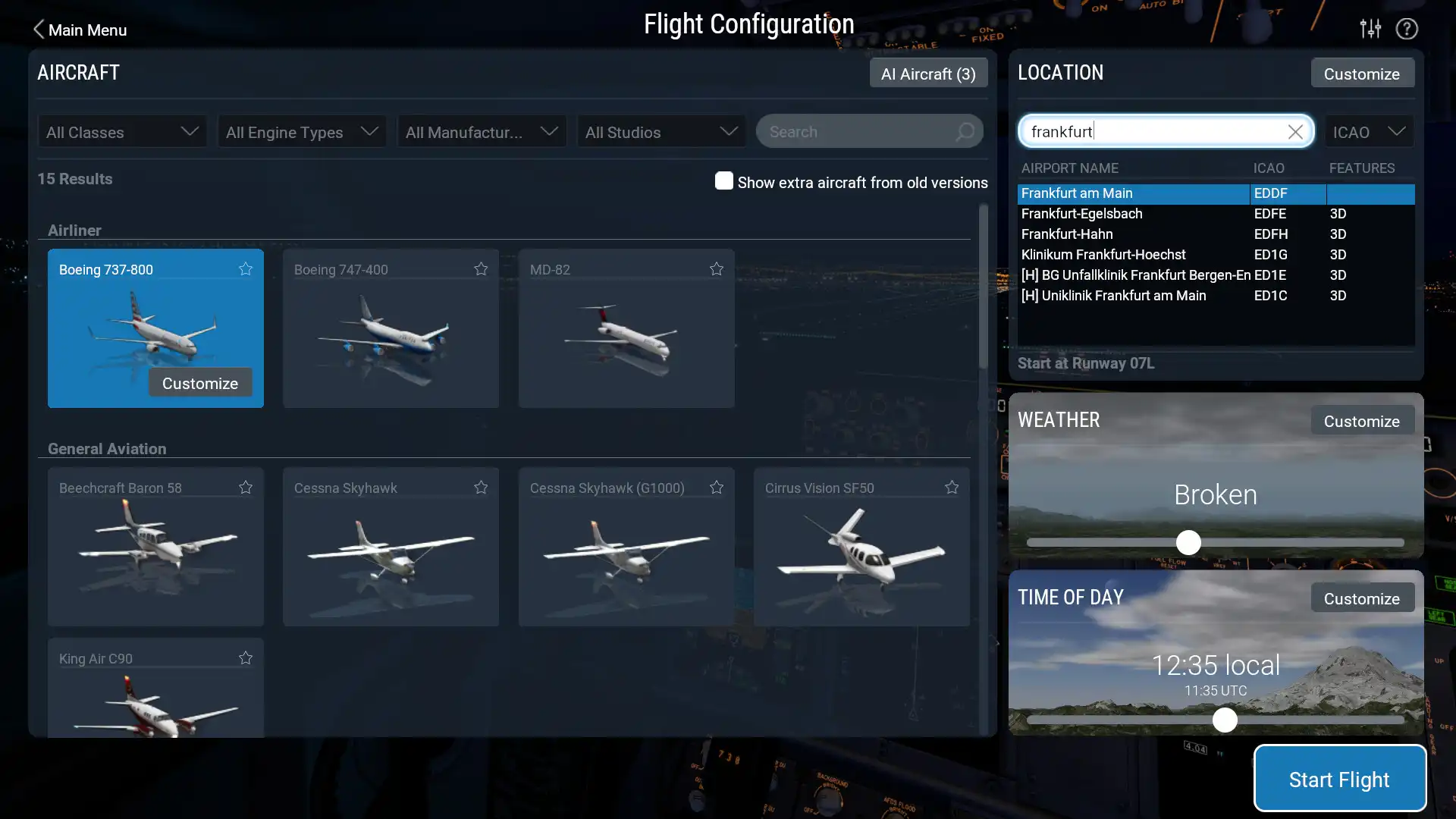Open the graphics settings sliders icon
This screenshot has height=819, width=1456.
1370,28
